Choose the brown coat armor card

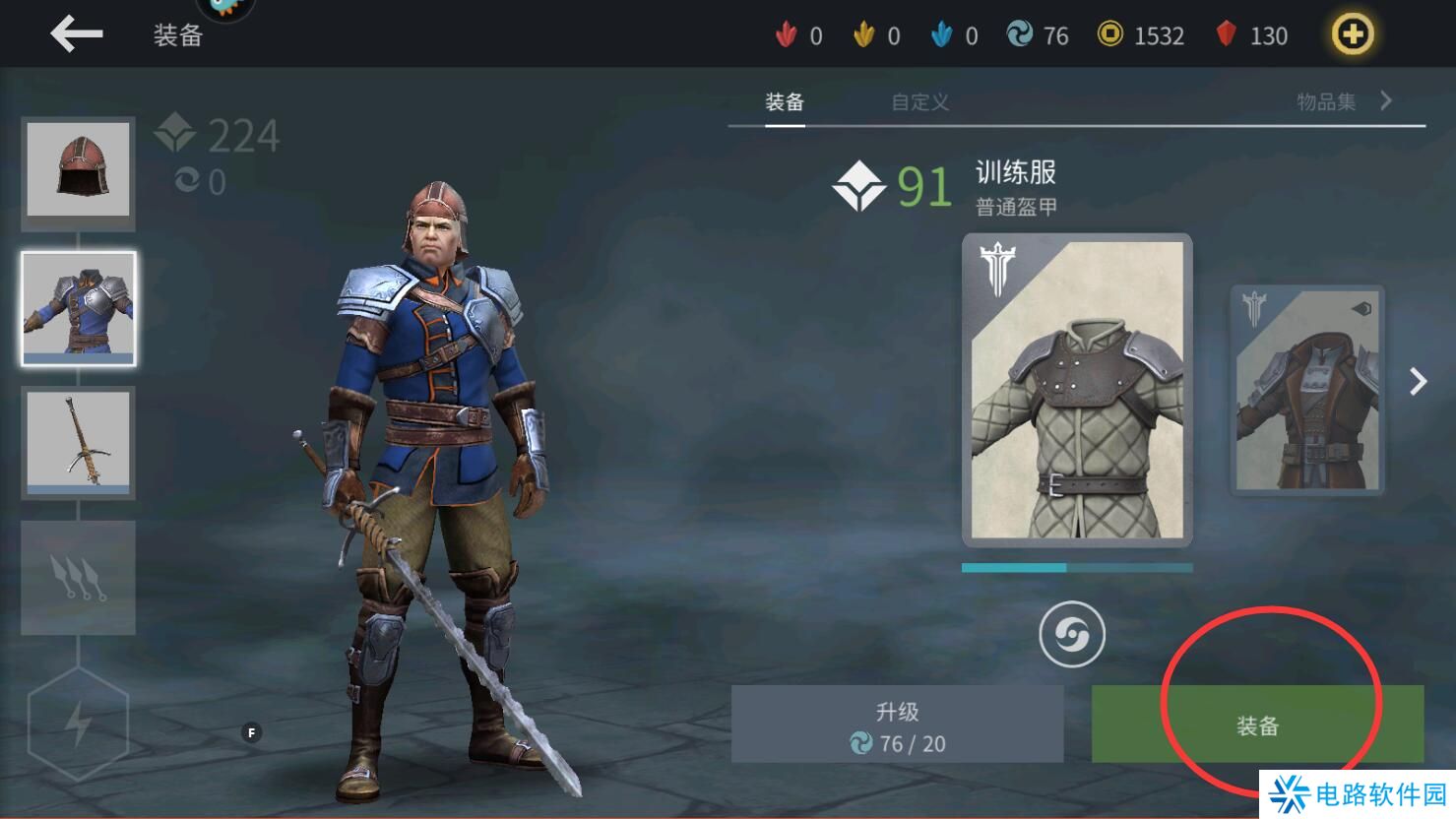1306,390
